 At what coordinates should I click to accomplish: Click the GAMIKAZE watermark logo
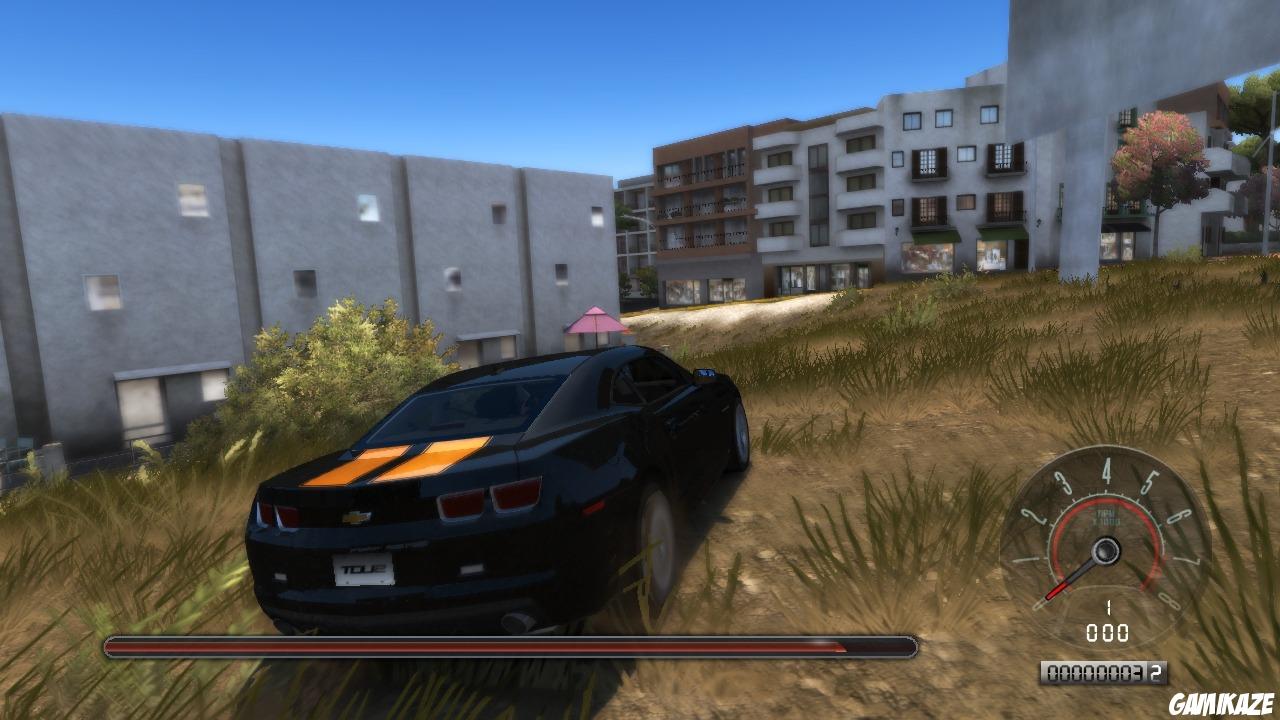tap(1222, 701)
